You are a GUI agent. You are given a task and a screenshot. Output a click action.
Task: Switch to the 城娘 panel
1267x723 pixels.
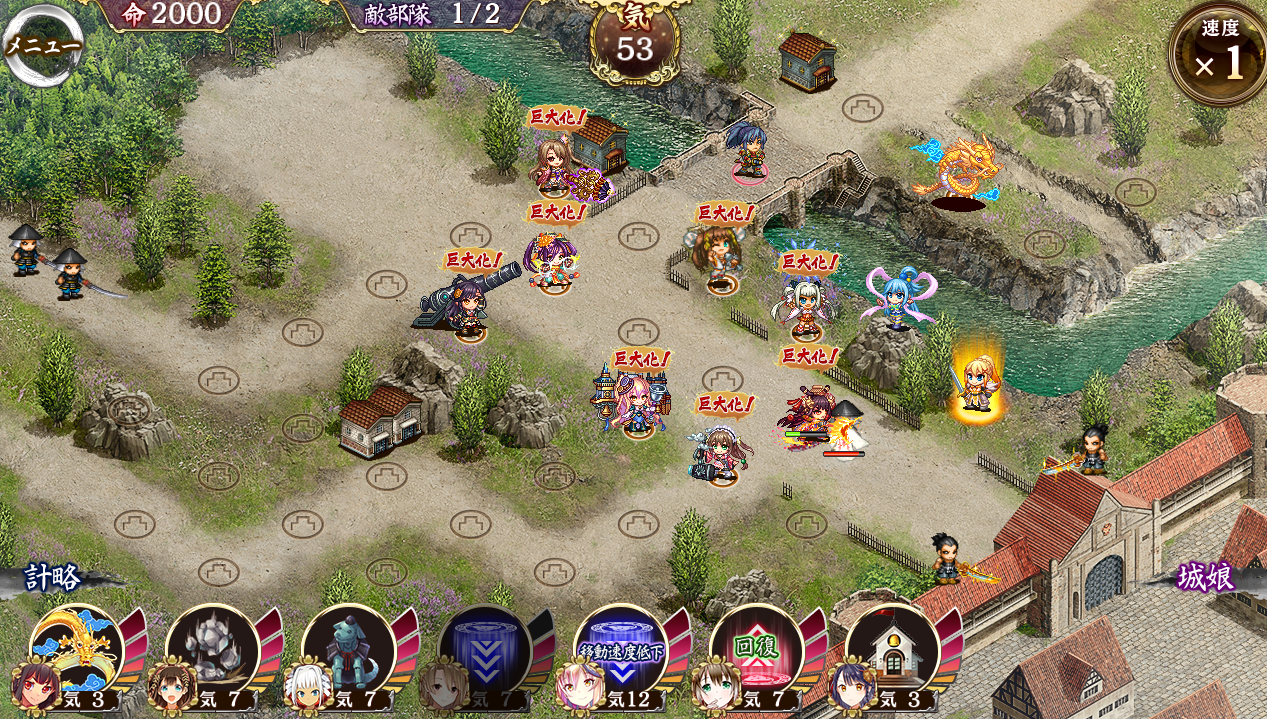[1205, 578]
